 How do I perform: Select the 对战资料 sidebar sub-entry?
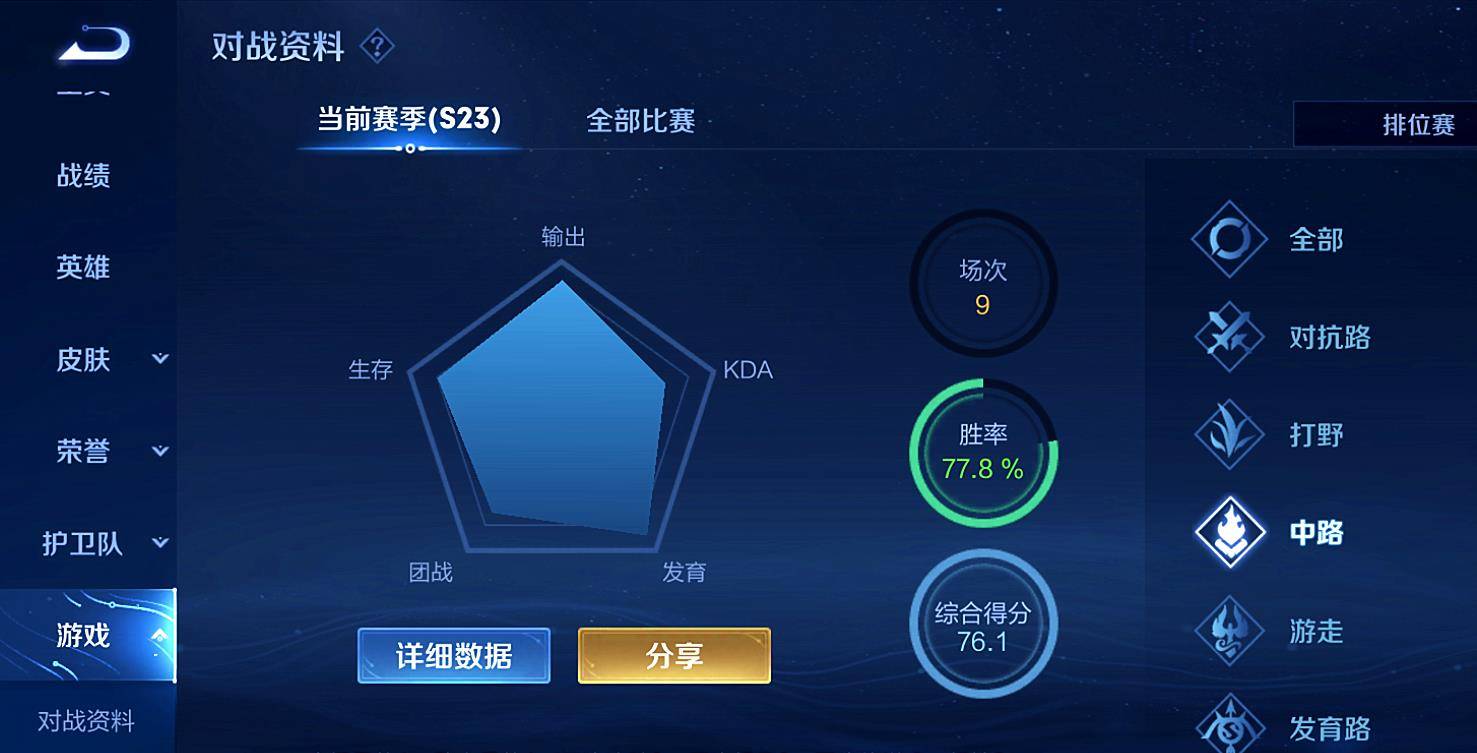click(86, 721)
